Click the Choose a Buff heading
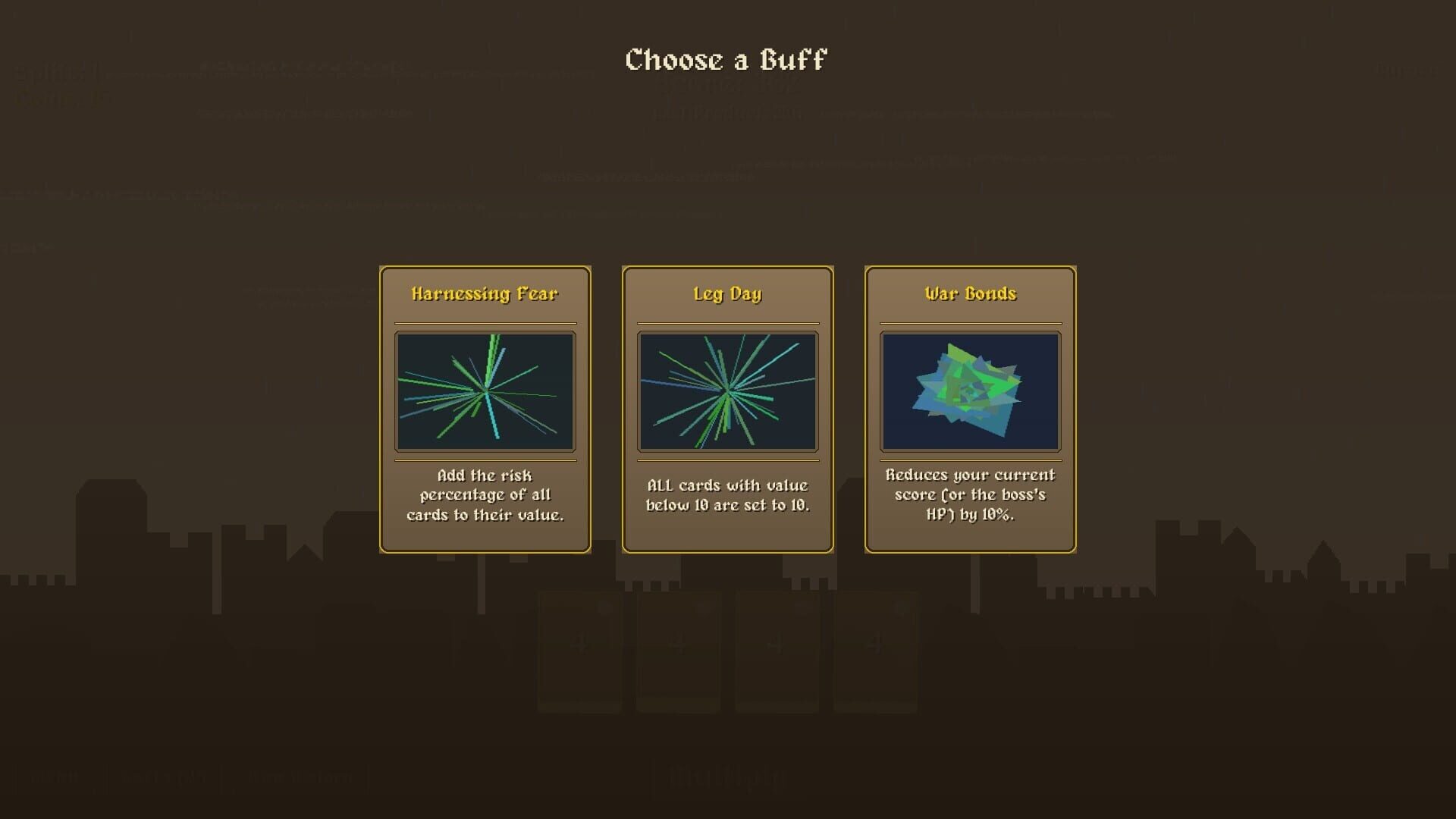This screenshot has height=819, width=1456. click(x=726, y=59)
